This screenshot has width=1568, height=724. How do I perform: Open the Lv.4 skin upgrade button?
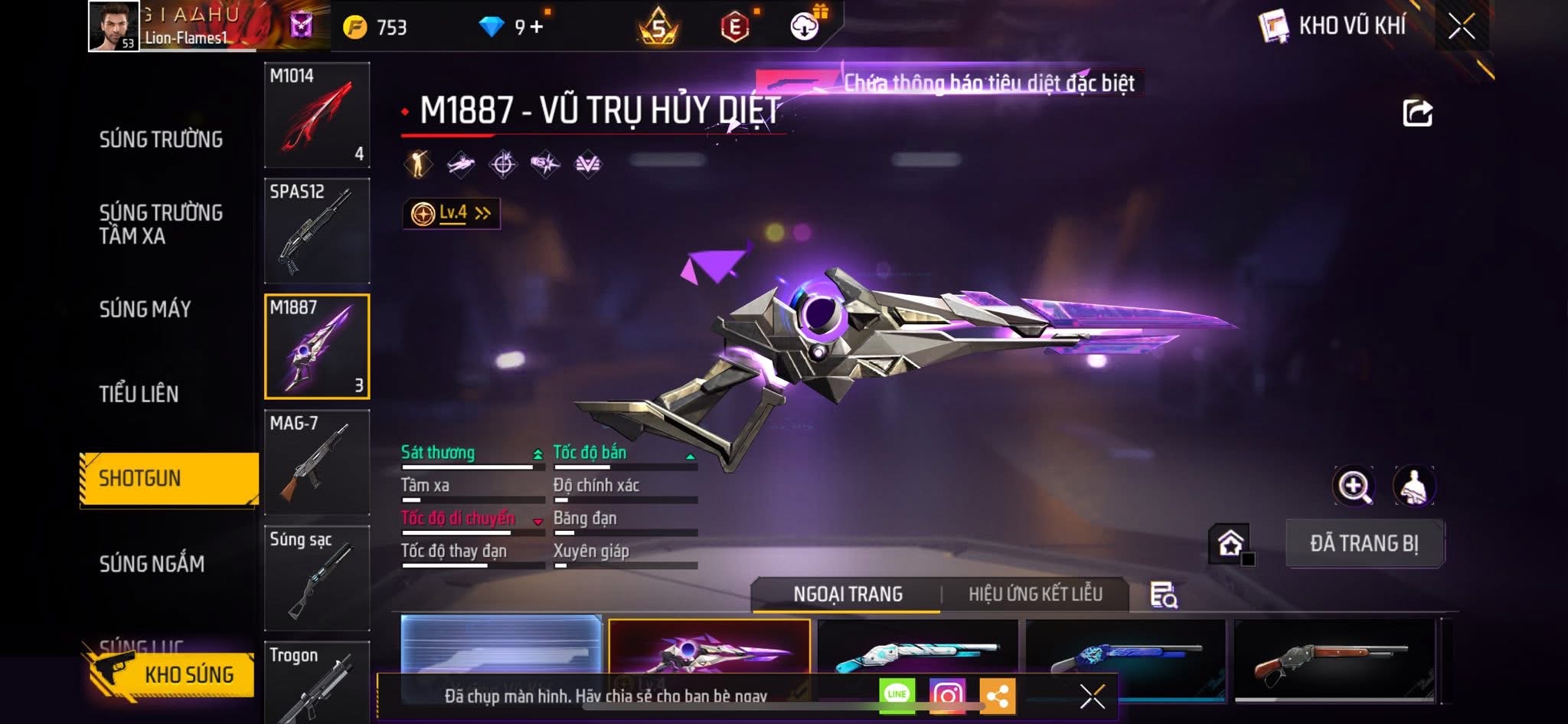pos(452,213)
